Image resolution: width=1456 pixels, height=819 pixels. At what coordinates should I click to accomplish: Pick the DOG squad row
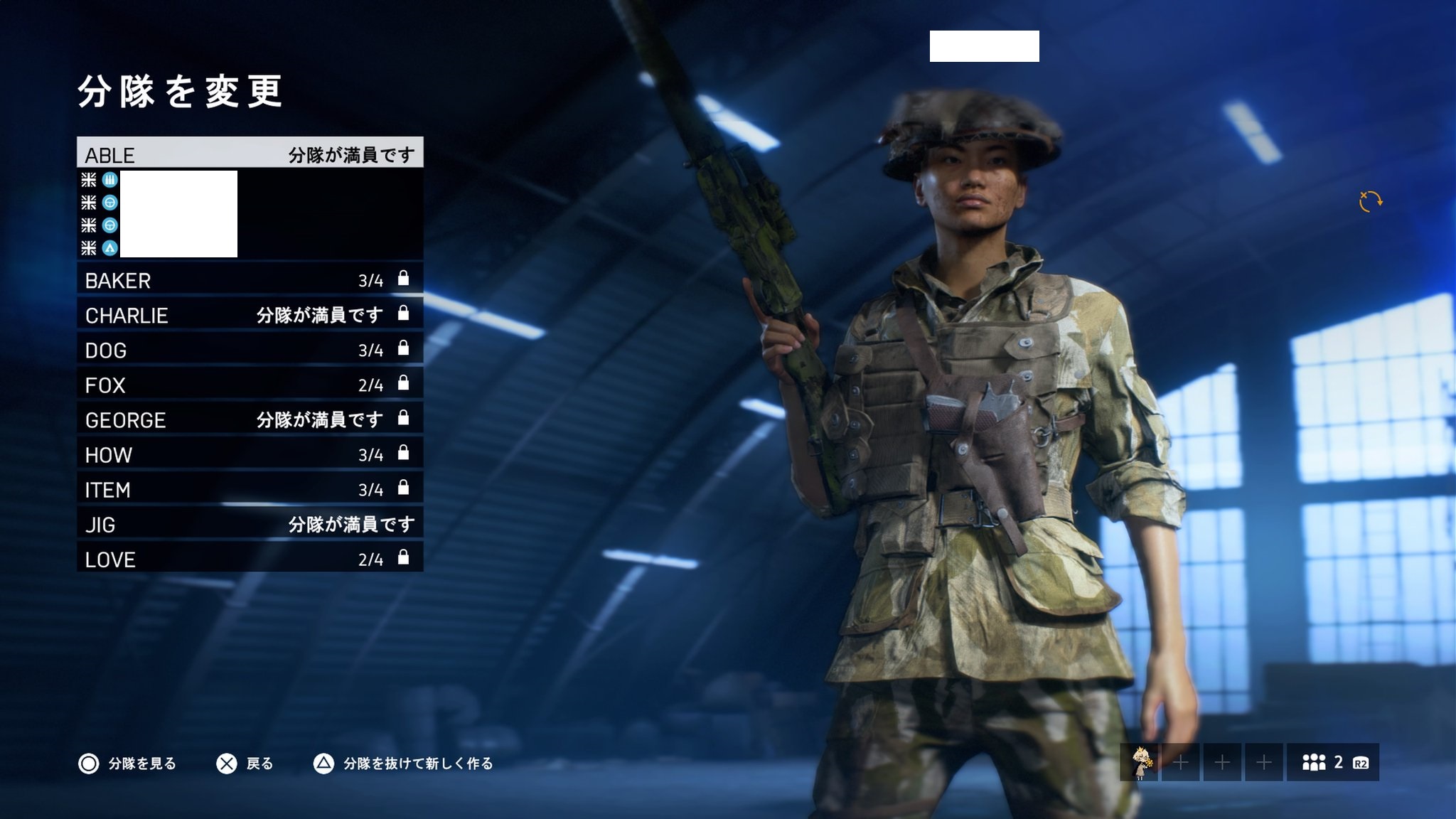(x=250, y=349)
